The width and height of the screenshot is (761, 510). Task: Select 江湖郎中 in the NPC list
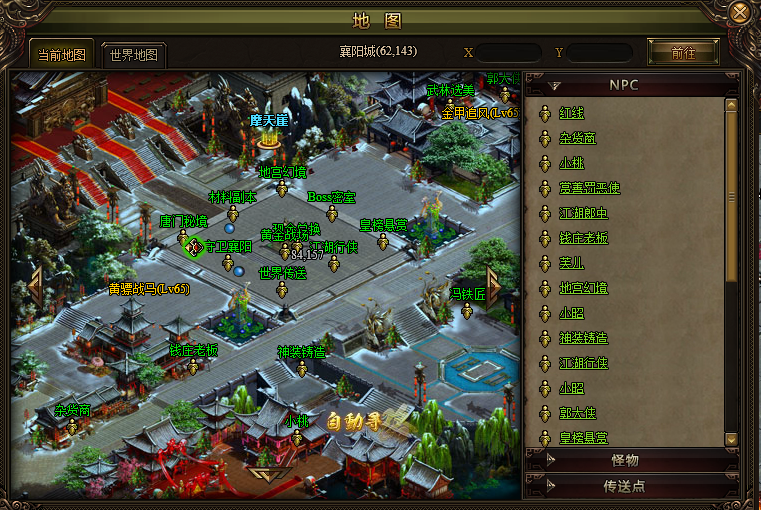pyautogui.click(x=583, y=213)
